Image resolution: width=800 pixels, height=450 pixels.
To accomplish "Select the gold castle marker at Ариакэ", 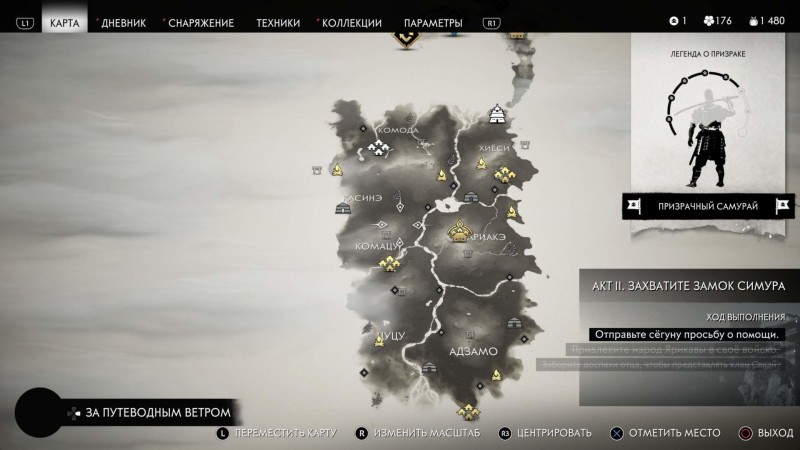I will point(459,232).
